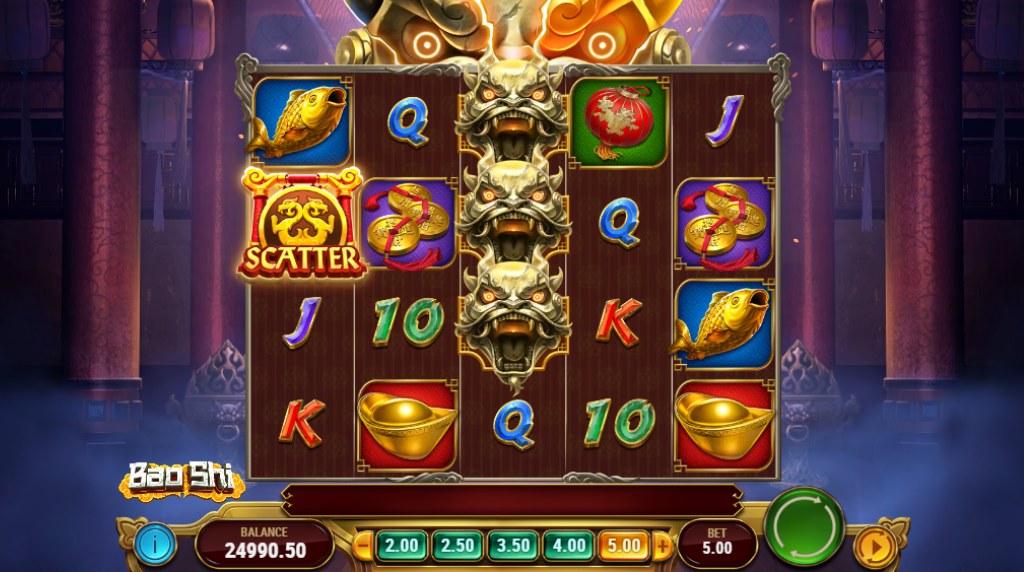Viewport: 1024px width, 572px height.
Task: Pick the 4.00 bet option
Action: (567, 546)
